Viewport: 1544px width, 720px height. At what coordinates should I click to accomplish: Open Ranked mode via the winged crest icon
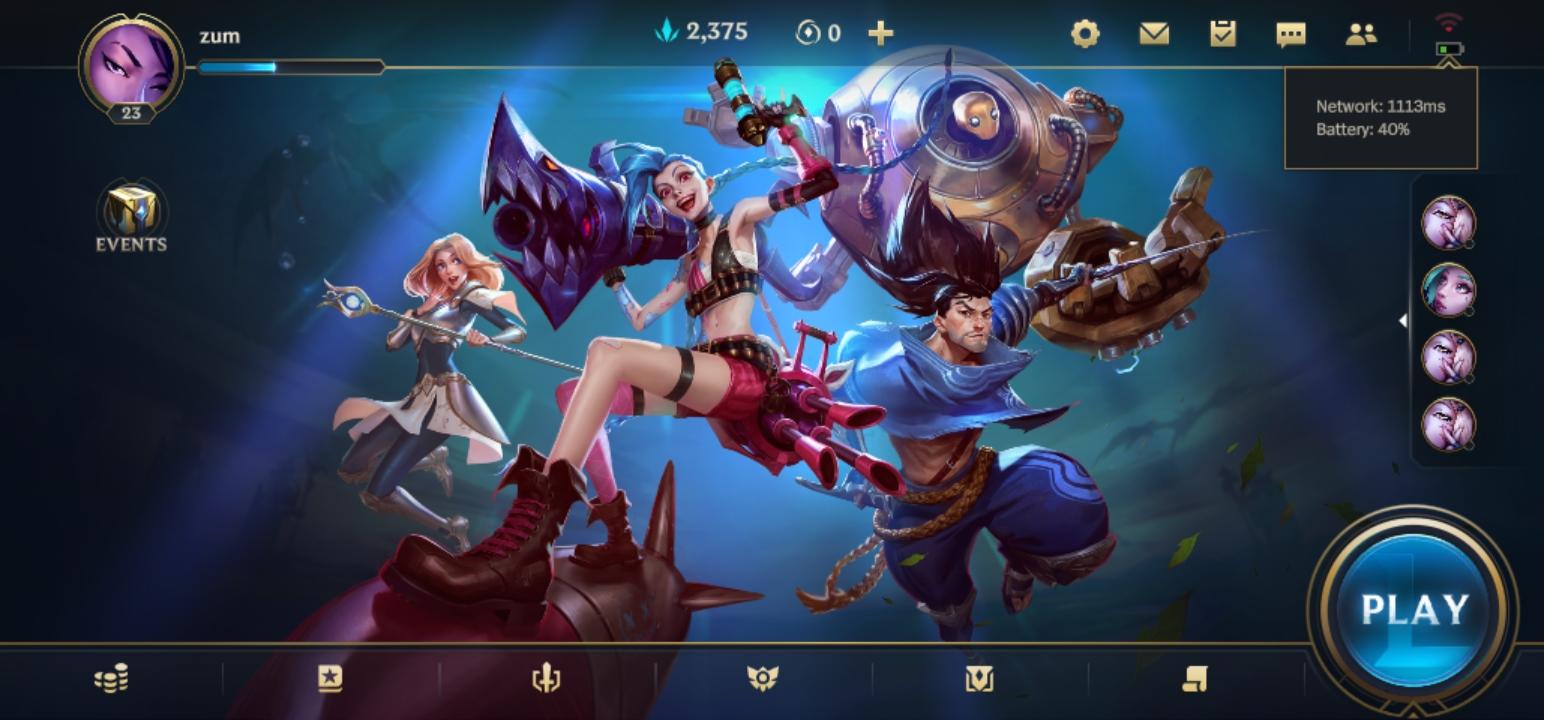pos(763,677)
